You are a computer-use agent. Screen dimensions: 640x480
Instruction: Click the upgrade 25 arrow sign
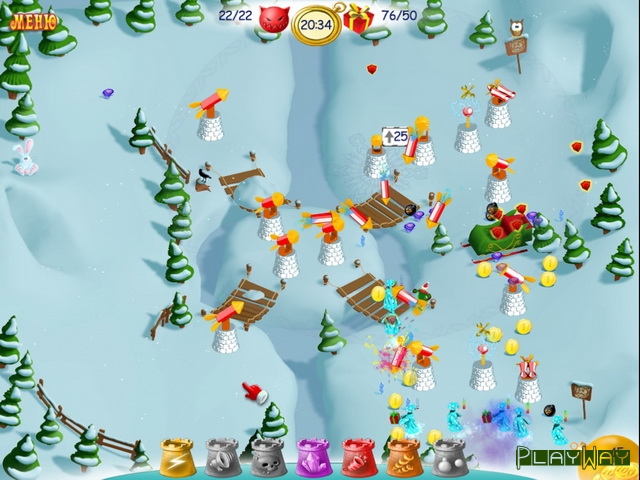point(395,135)
